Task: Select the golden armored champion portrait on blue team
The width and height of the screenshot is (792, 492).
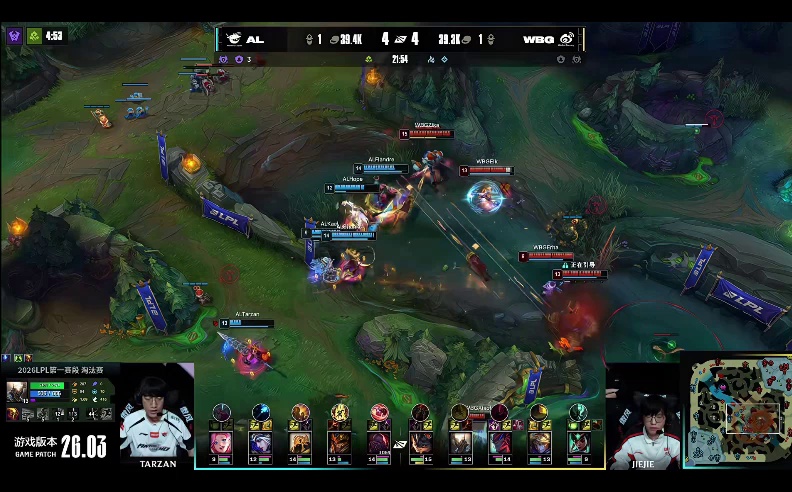Action: [299, 442]
